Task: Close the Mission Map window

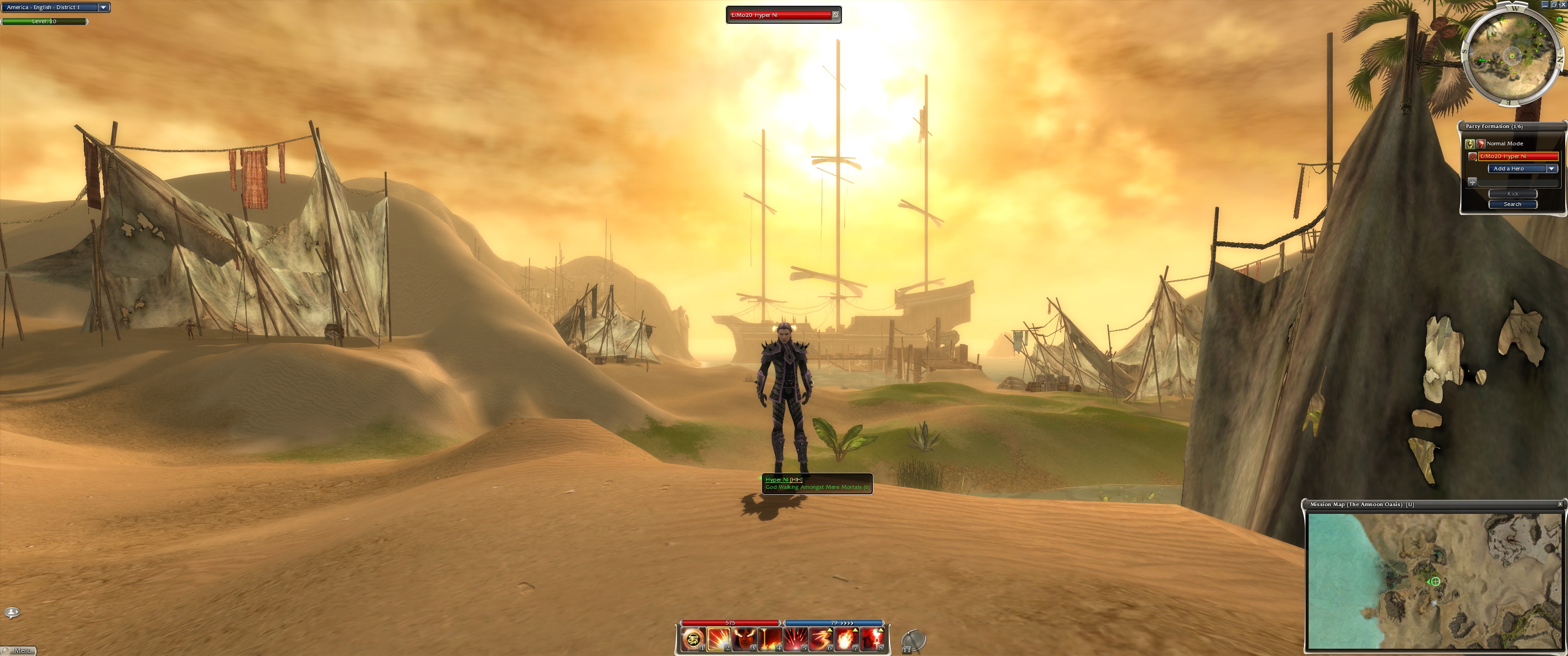Action: click(1559, 504)
